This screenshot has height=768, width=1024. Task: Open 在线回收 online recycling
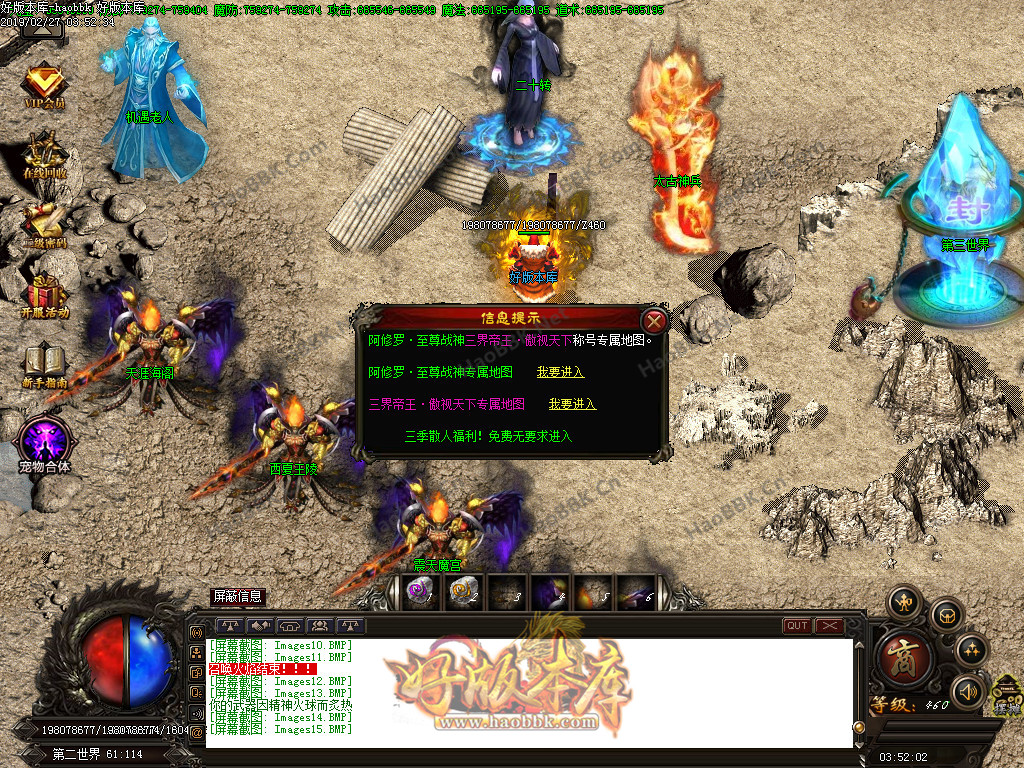click(44, 155)
